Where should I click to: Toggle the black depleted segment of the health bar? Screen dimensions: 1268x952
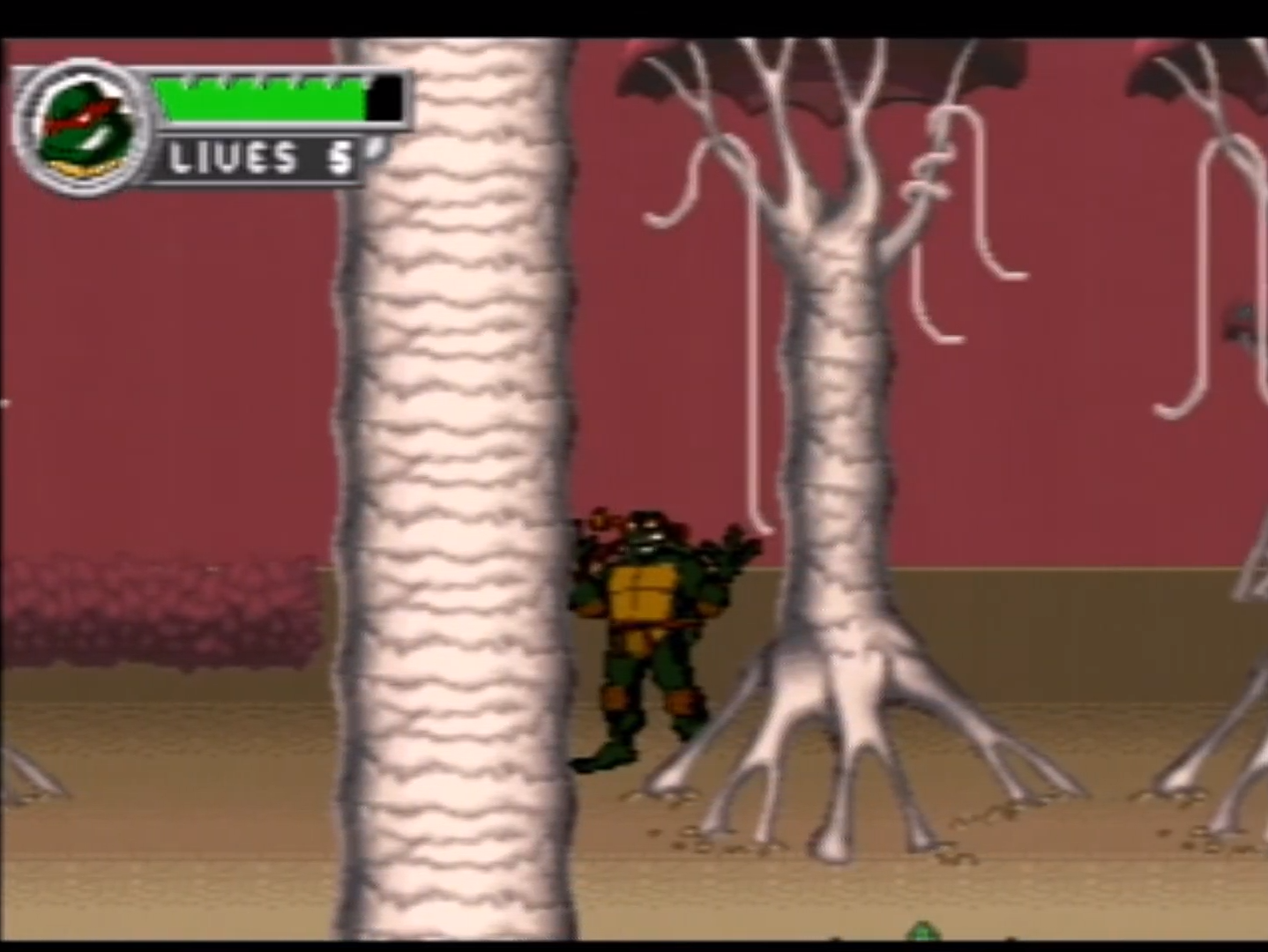point(384,97)
